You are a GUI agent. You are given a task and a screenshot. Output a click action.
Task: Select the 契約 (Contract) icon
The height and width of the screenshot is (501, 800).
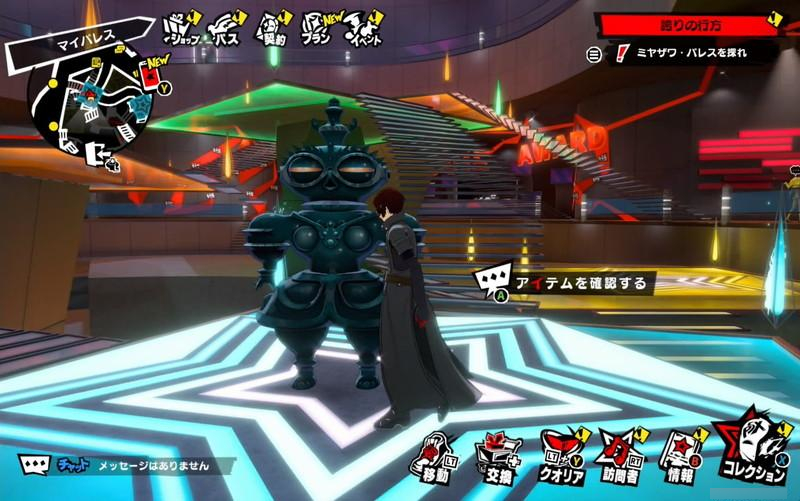click(x=273, y=31)
